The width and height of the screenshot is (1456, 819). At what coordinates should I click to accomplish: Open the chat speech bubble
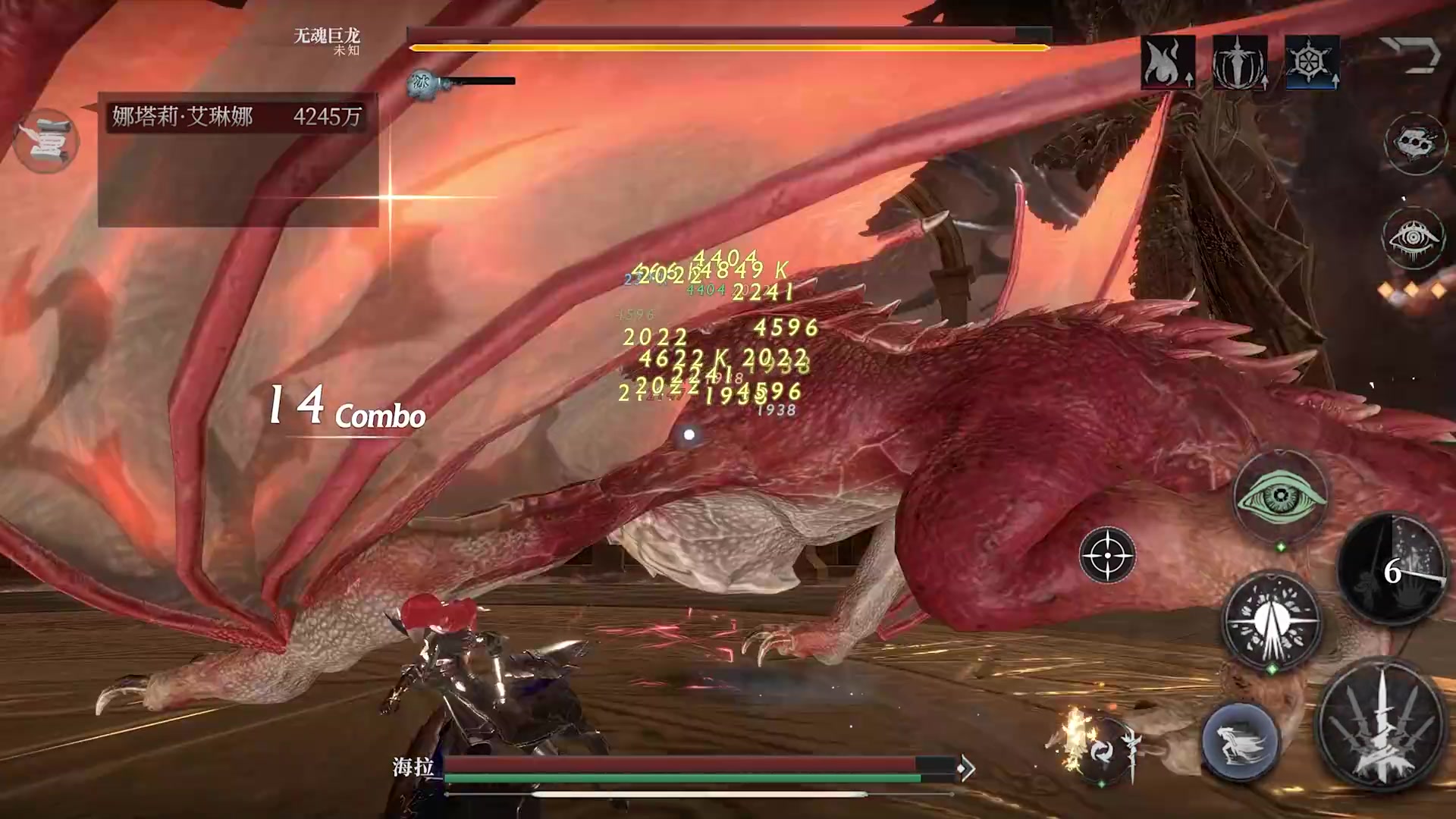click(1415, 143)
